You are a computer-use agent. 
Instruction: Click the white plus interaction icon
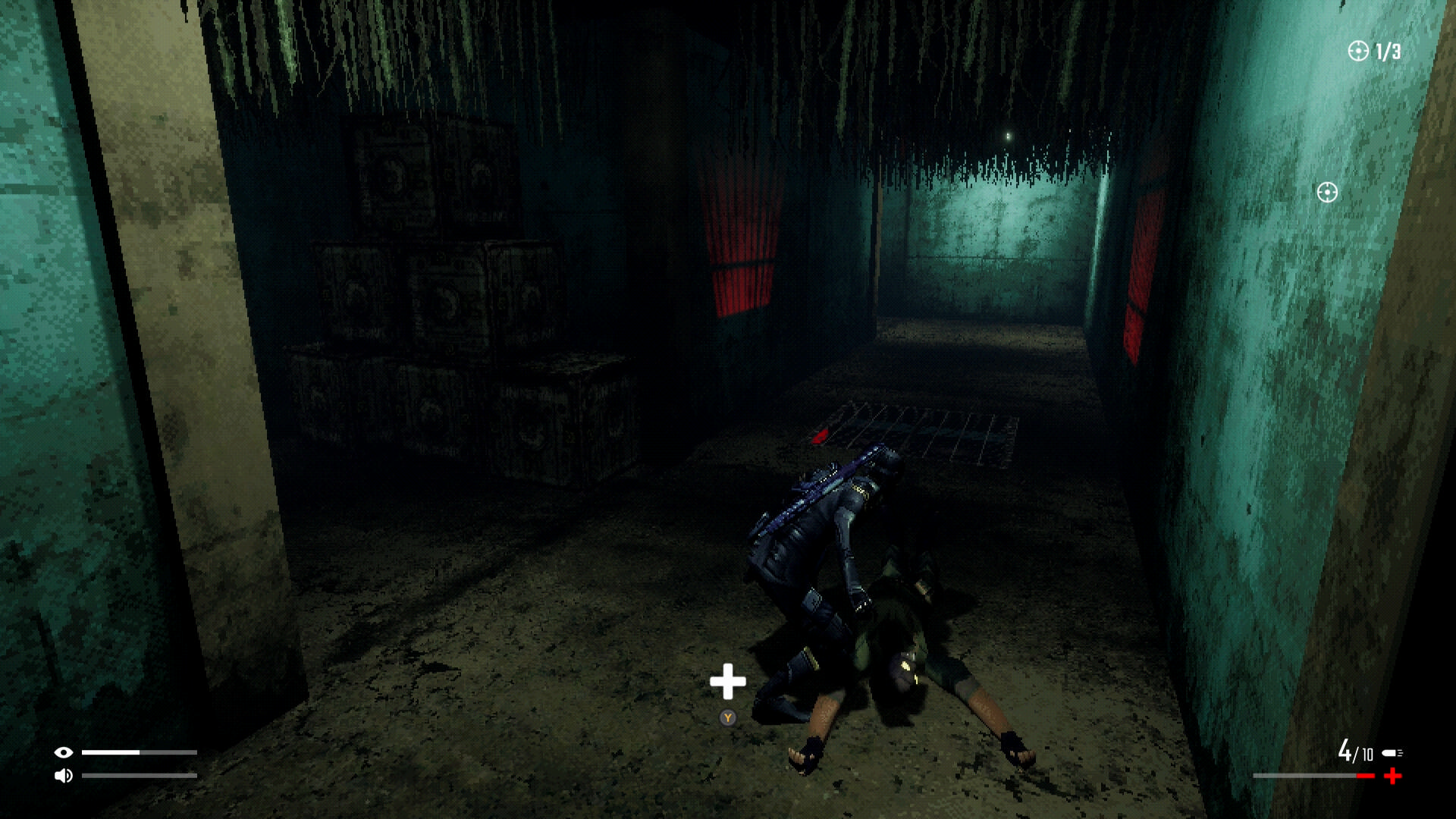pyautogui.click(x=728, y=681)
